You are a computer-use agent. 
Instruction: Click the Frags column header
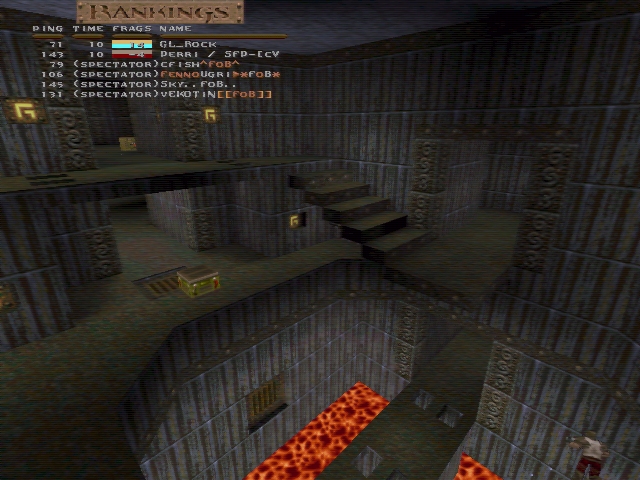click(x=132, y=29)
